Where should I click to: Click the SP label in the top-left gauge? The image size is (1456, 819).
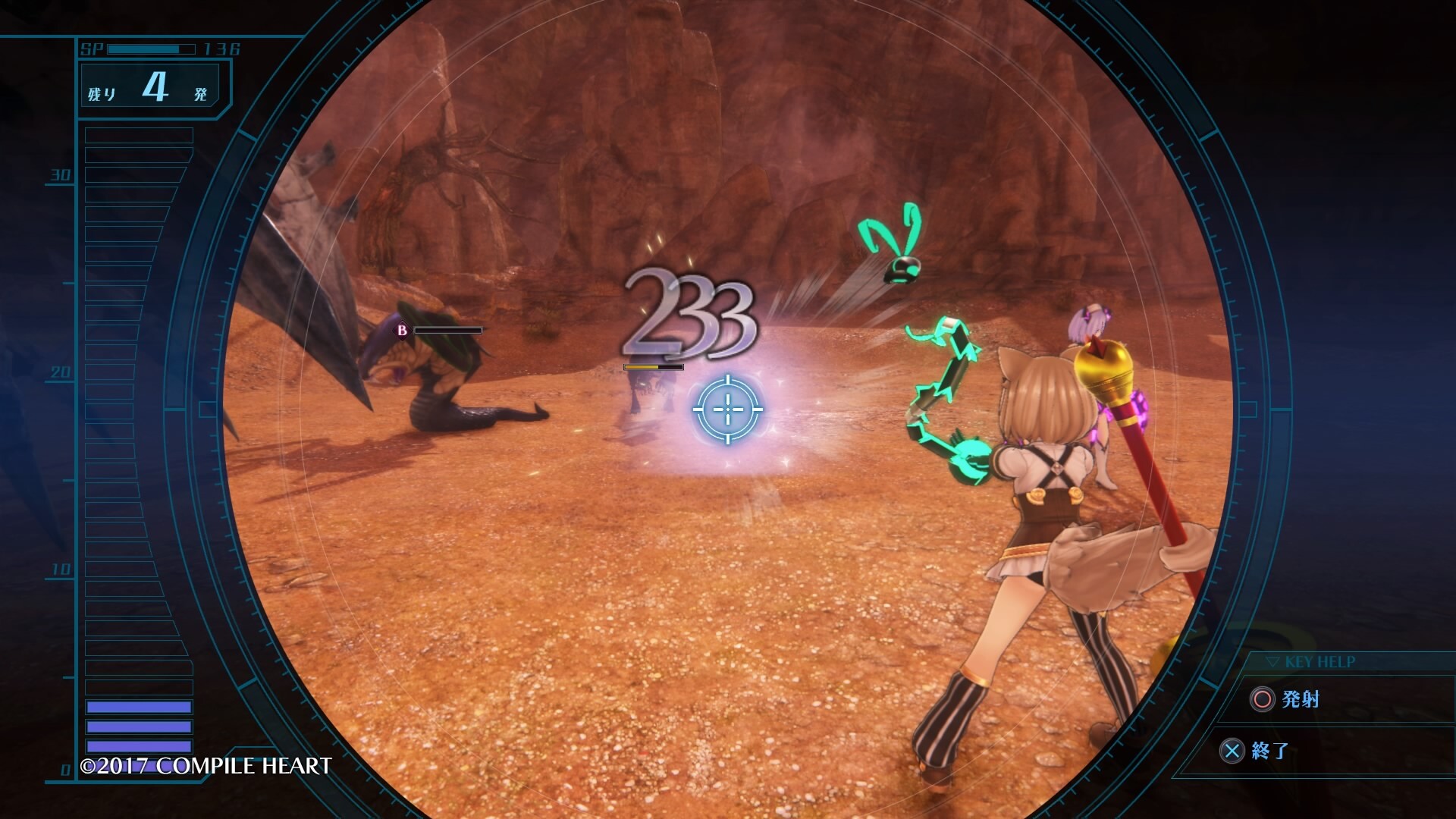(92, 49)
